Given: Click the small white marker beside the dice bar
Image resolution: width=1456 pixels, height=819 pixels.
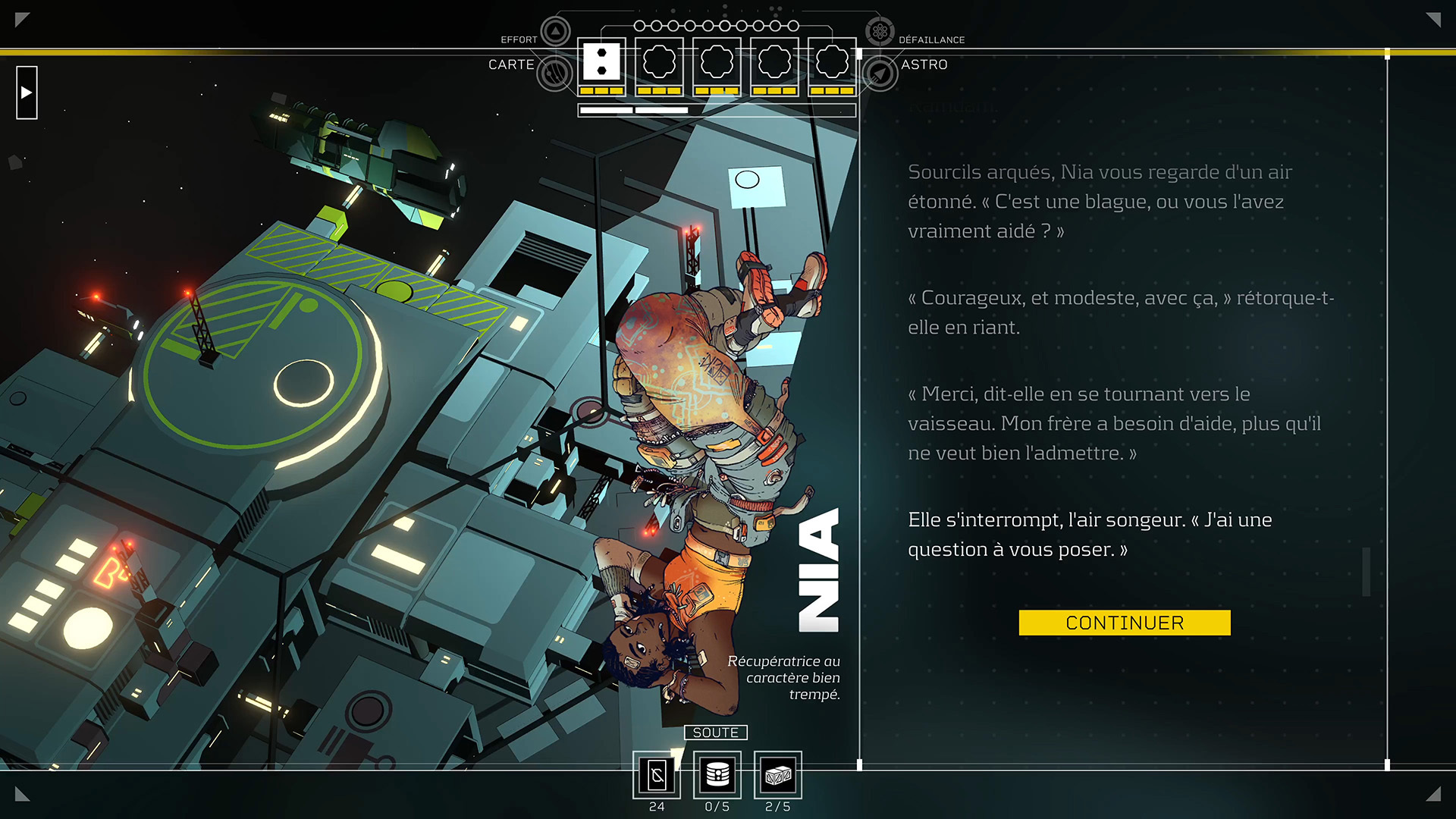Looking at the screenshot, I should [x=859, y=55].
